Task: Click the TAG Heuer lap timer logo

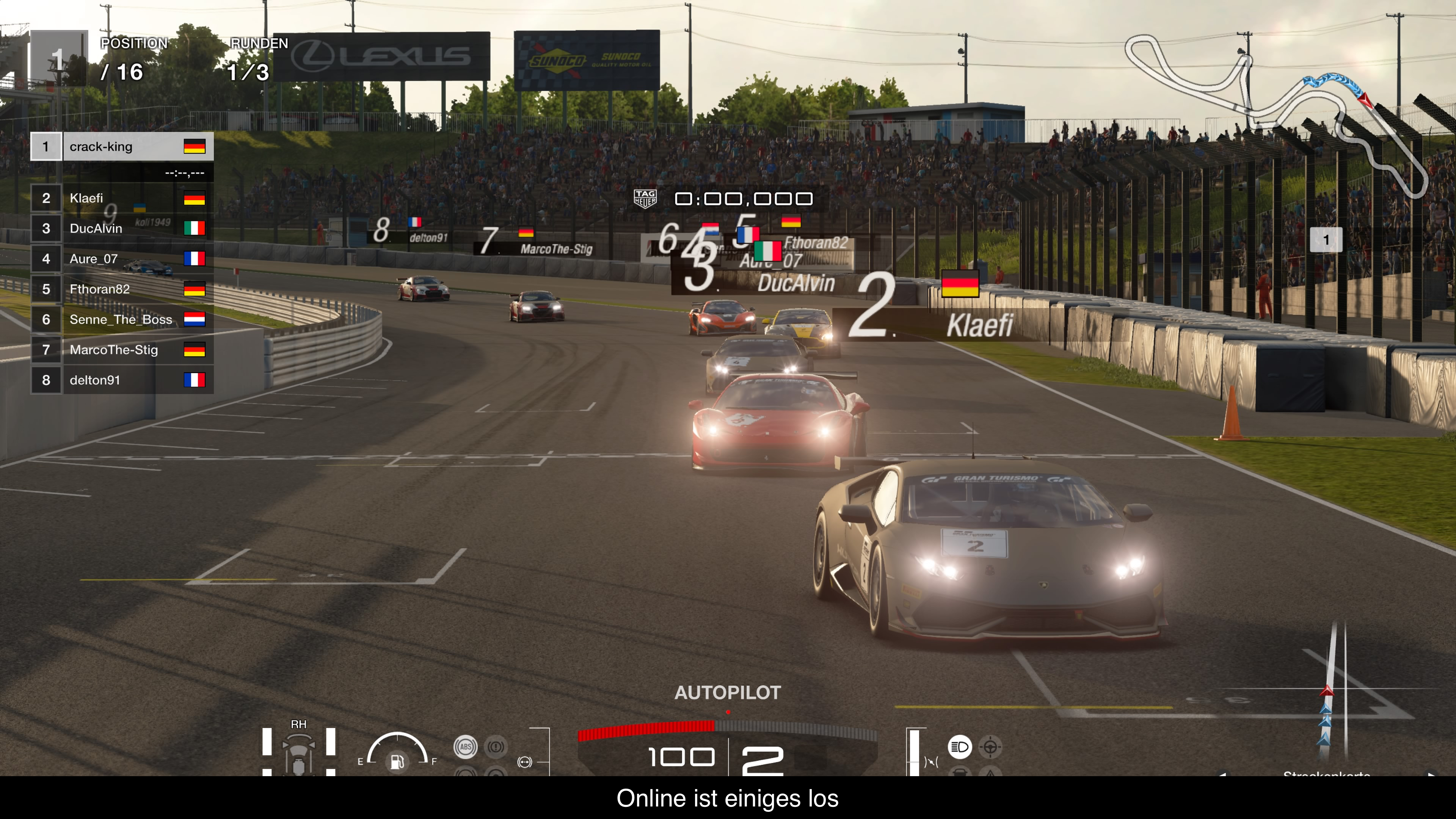Action: 645,198
